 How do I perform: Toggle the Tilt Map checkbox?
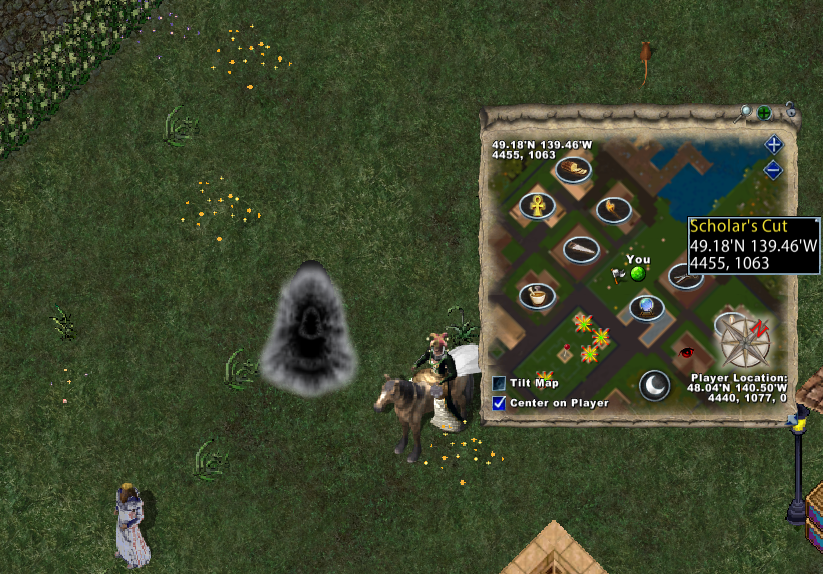click(499, 383)
